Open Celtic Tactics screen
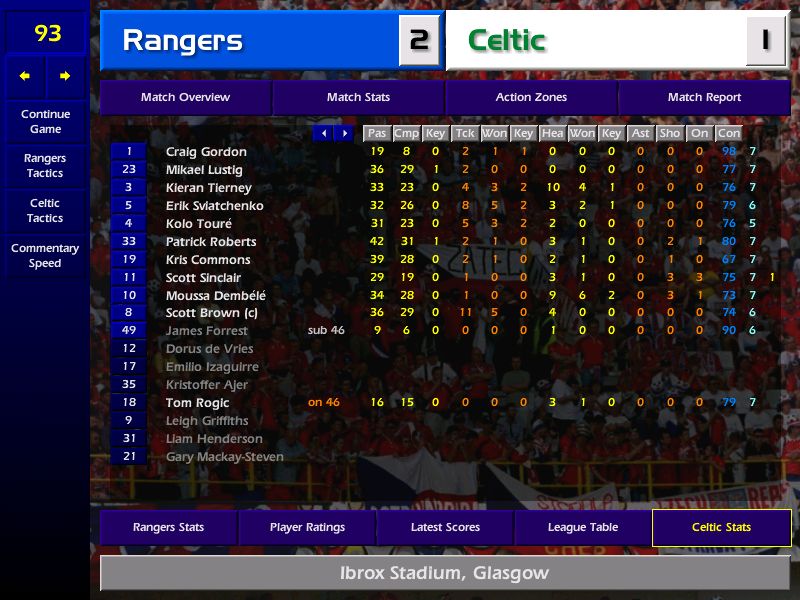 tap(45, 210)
